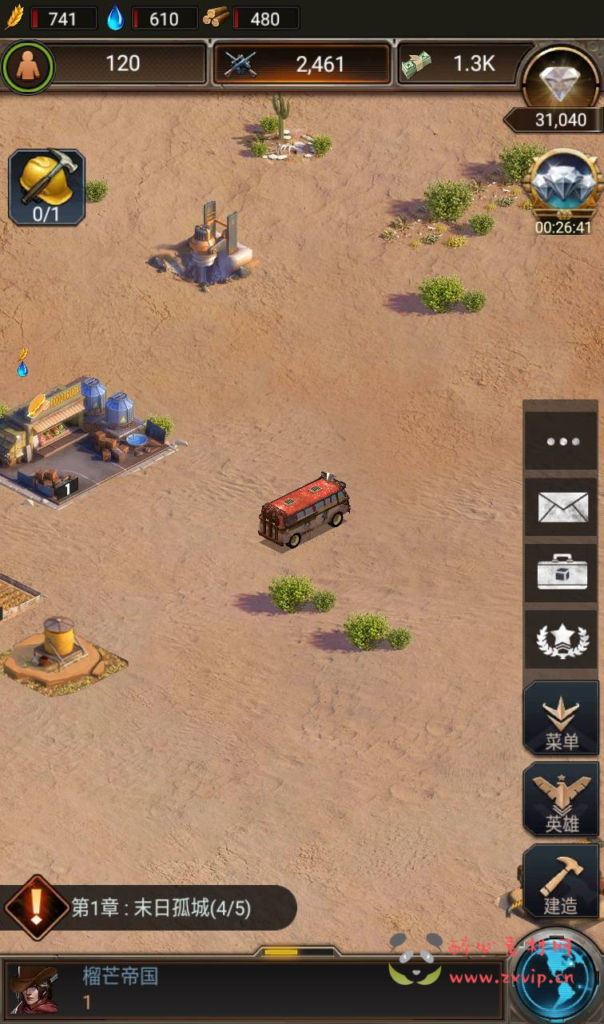Open the combat power crossed-guns panel
This screenshot has width=604, height=1024.
(x=302, y=64)
